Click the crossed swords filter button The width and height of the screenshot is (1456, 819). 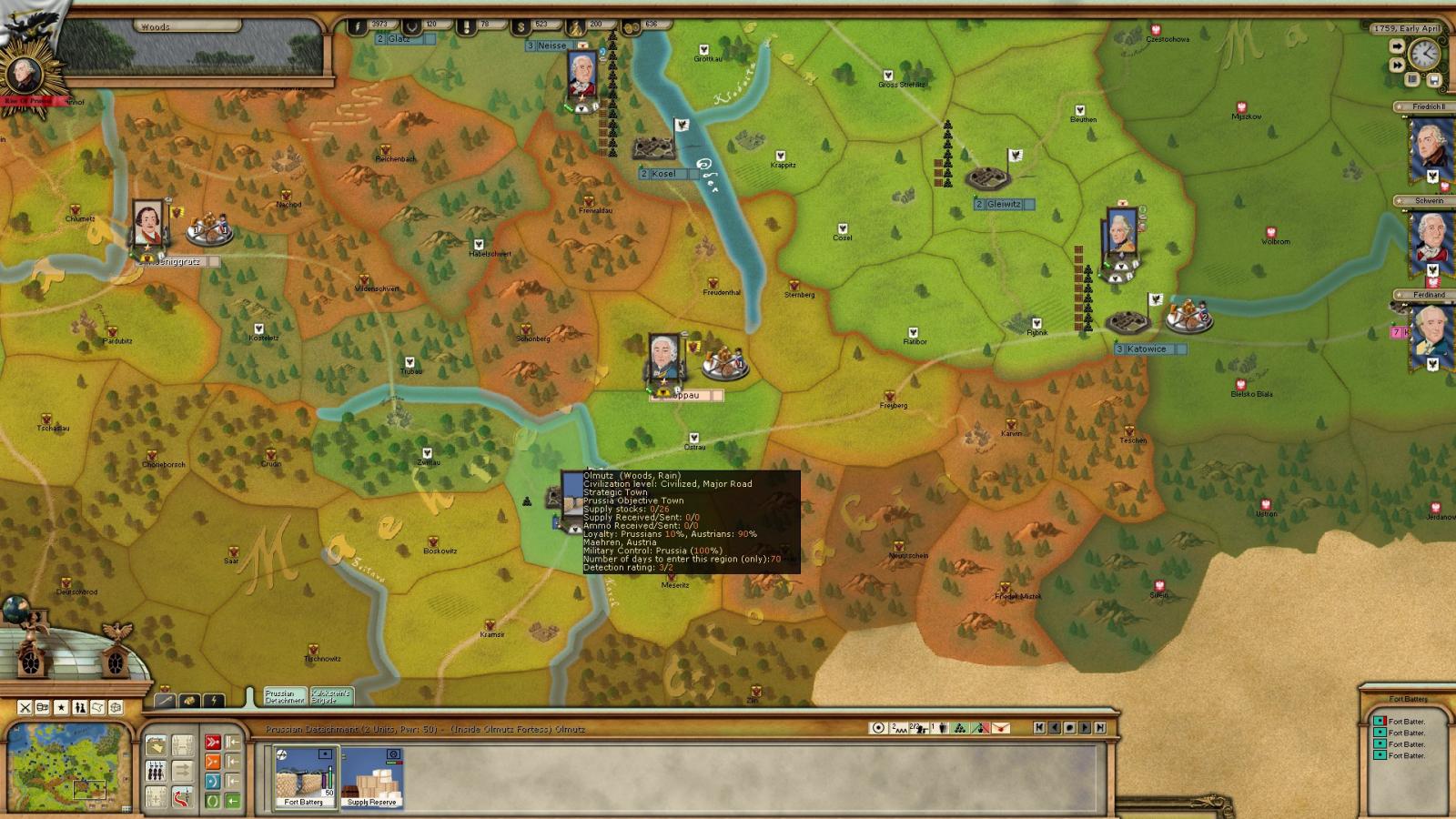(x=25, y=707)
